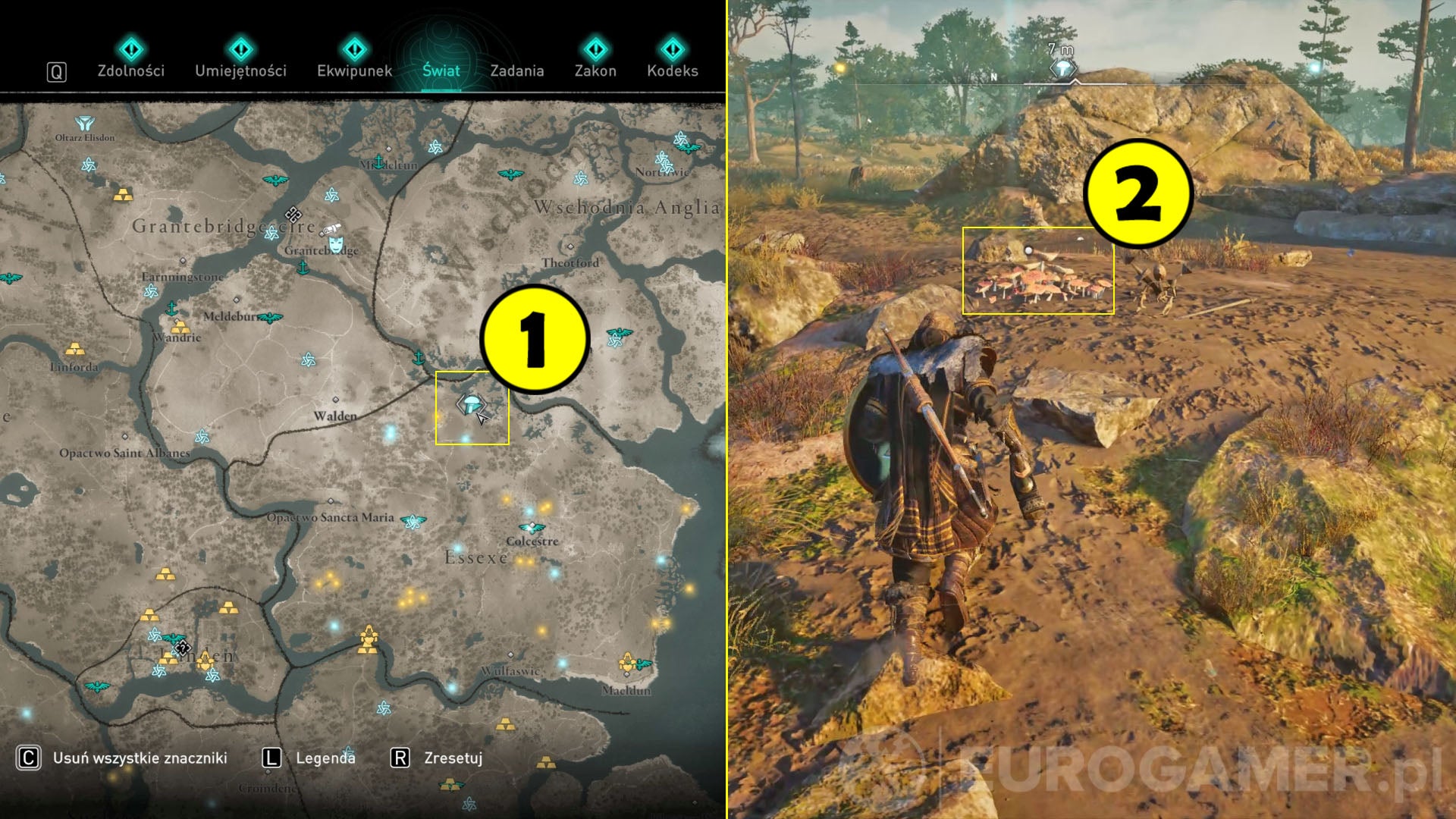
Task: Select the gold ingots wealth icon near Wandrie
Action: (x=180, y=328)
